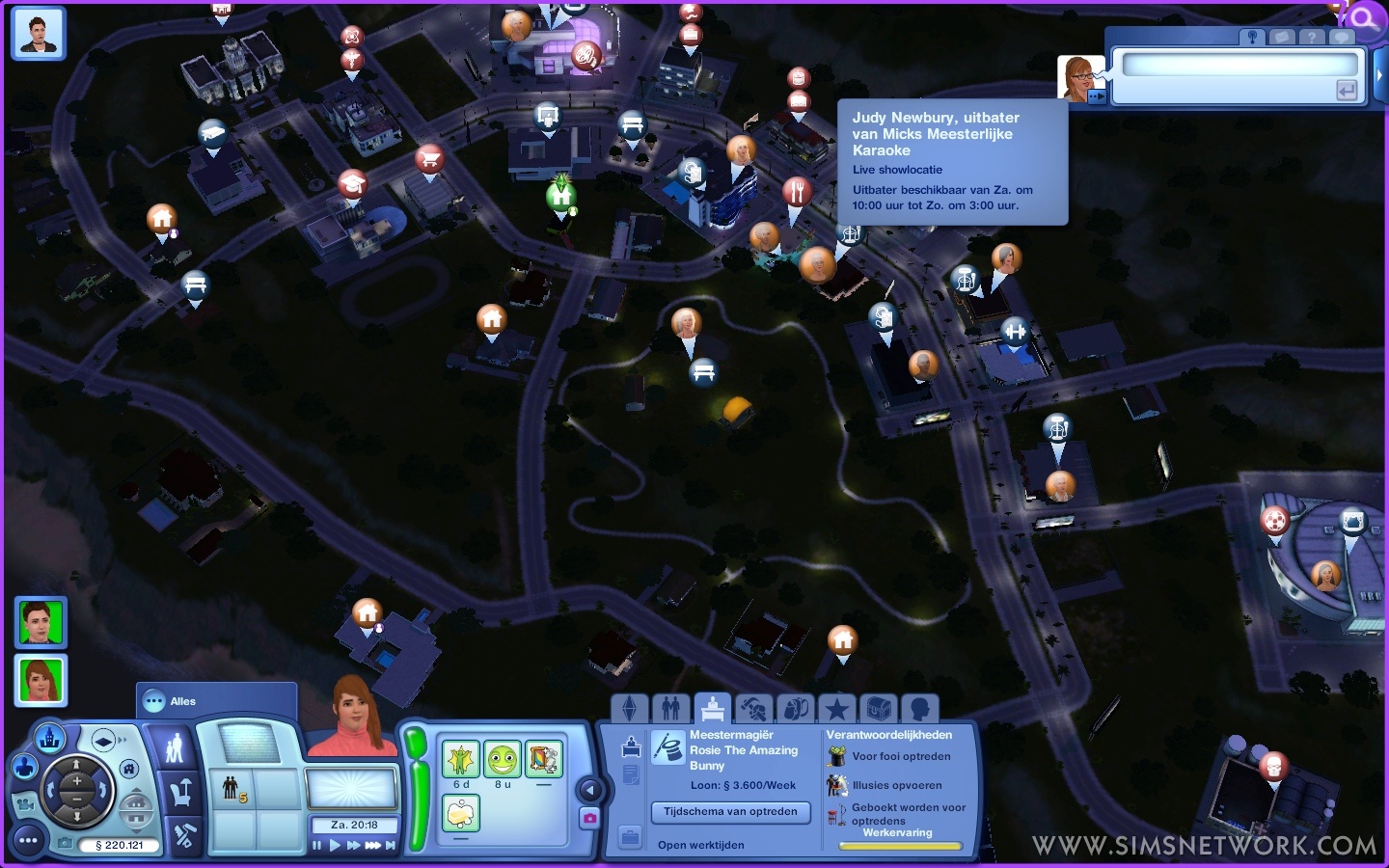Image resolution: width=1389 pixels, height=868 pixels.
Task: Click the Tijdschema van optreden button
Action: pos(730,812)
